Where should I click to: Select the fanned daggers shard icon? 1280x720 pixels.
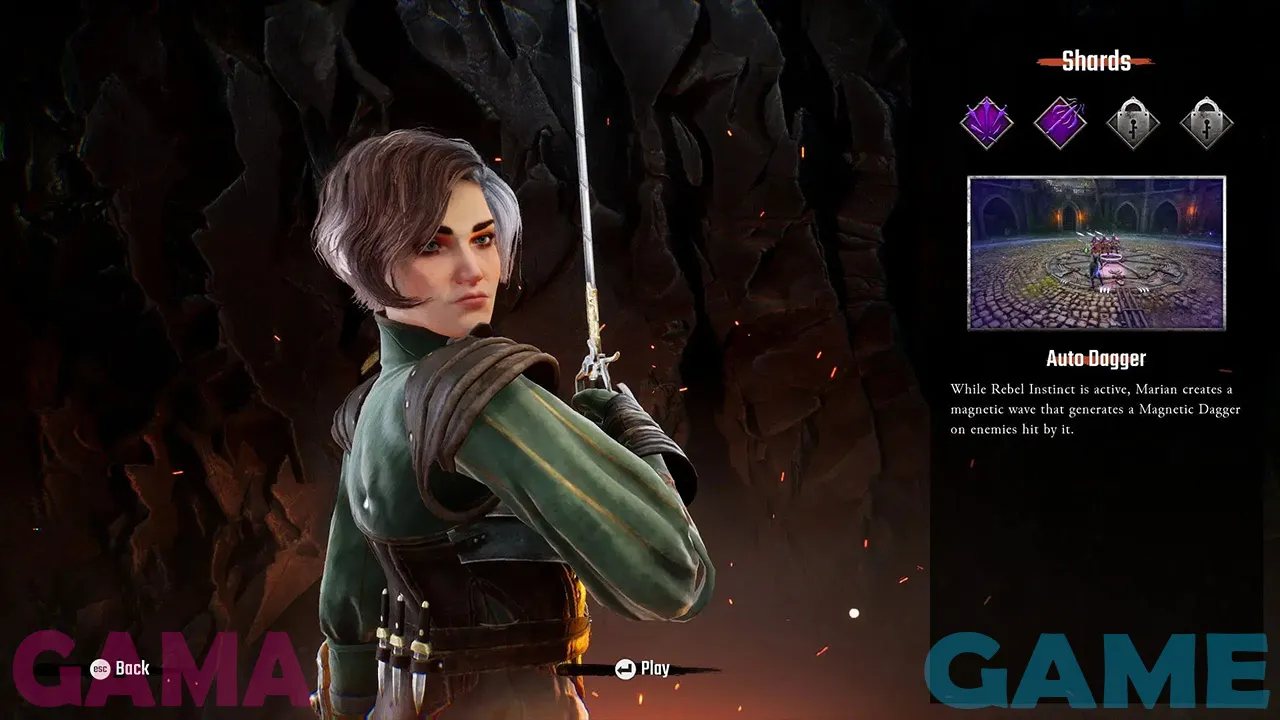(987, 123)
